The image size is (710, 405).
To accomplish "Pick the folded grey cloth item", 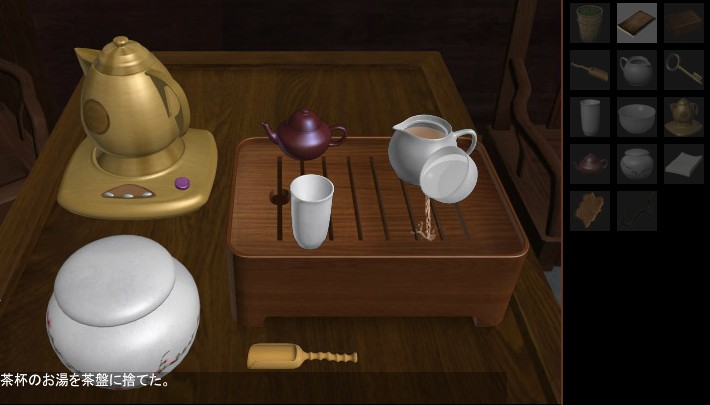I will pos(684,164).
